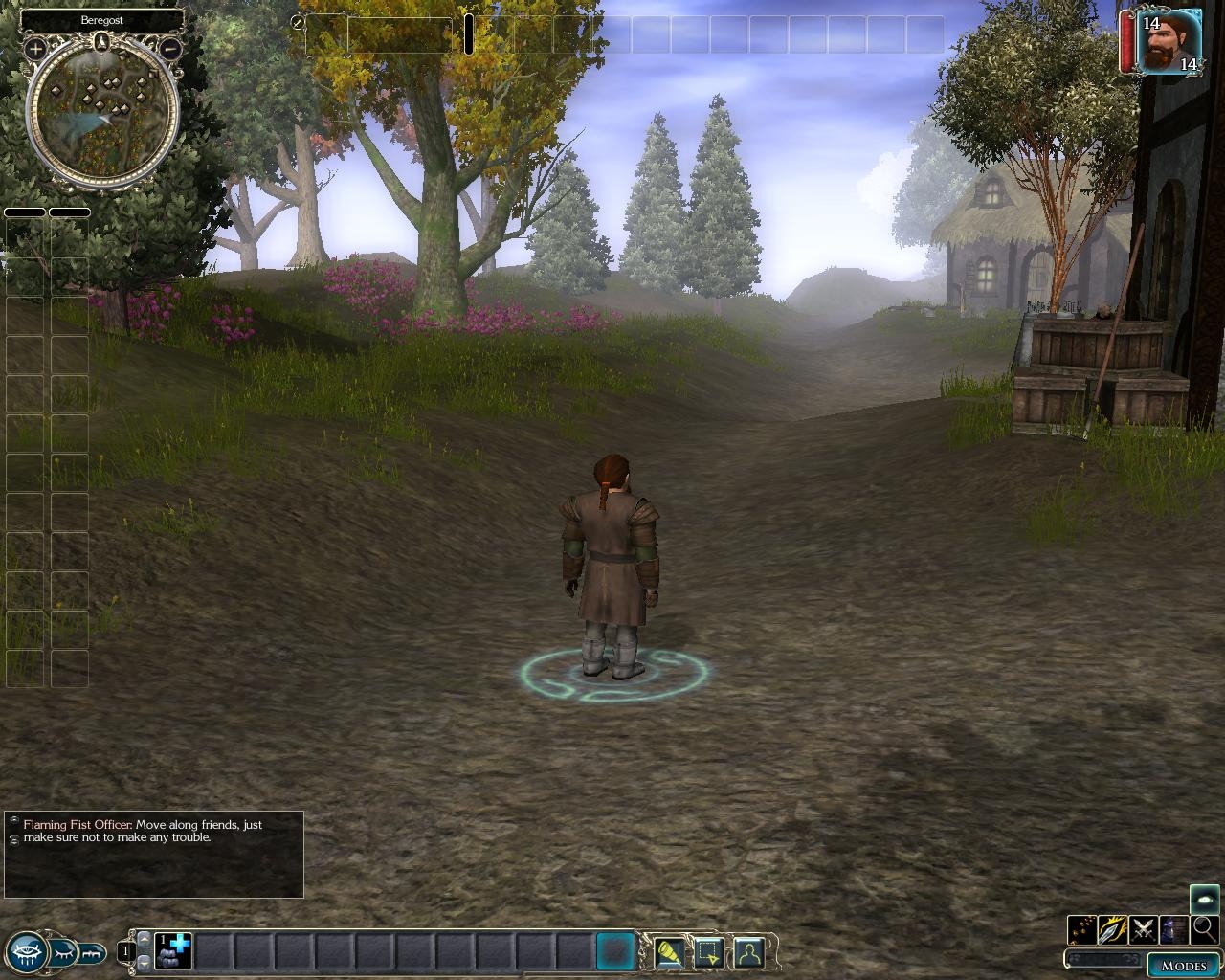Click the spyglass icon beside hotbar
Screen dimensions: 1225x980
[x=668, y=952]
